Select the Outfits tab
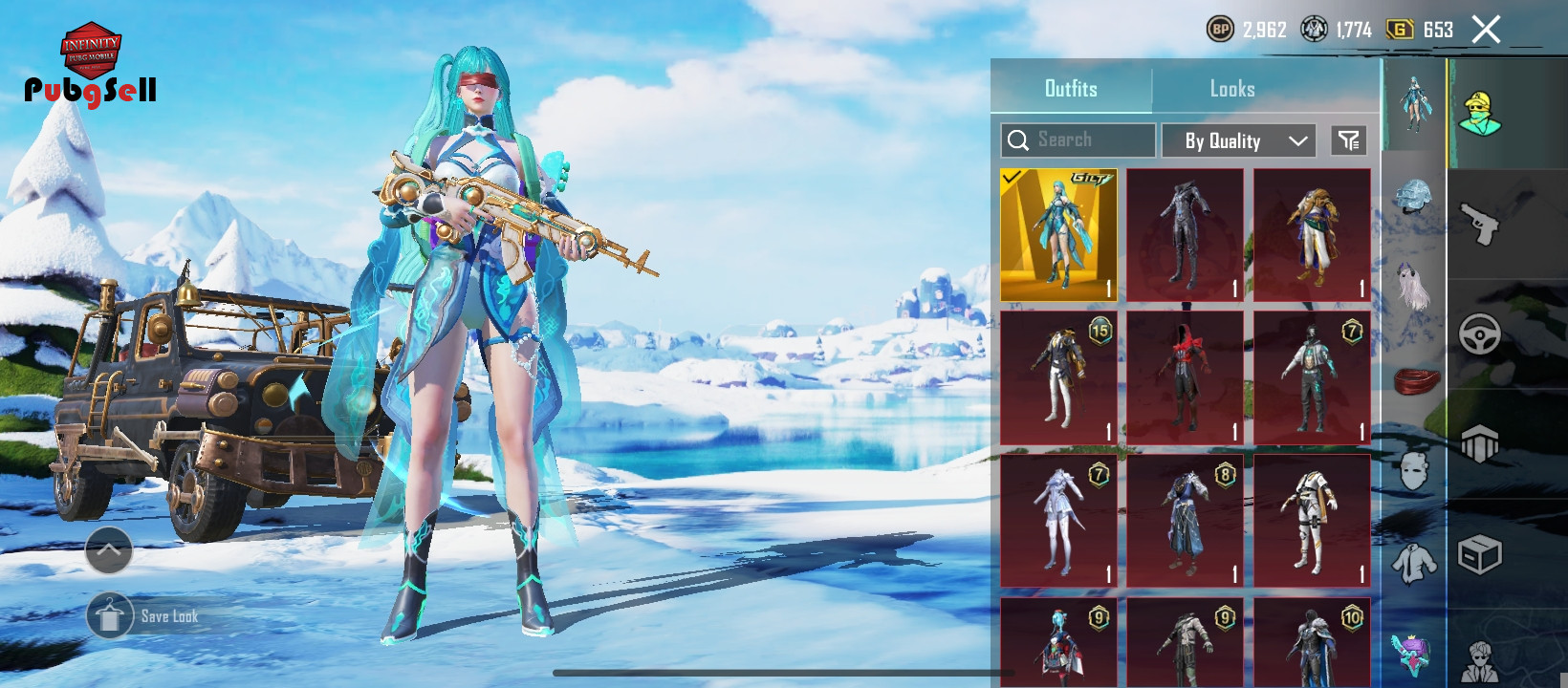The image size is (1568, 688). (x=1071, y=89)
